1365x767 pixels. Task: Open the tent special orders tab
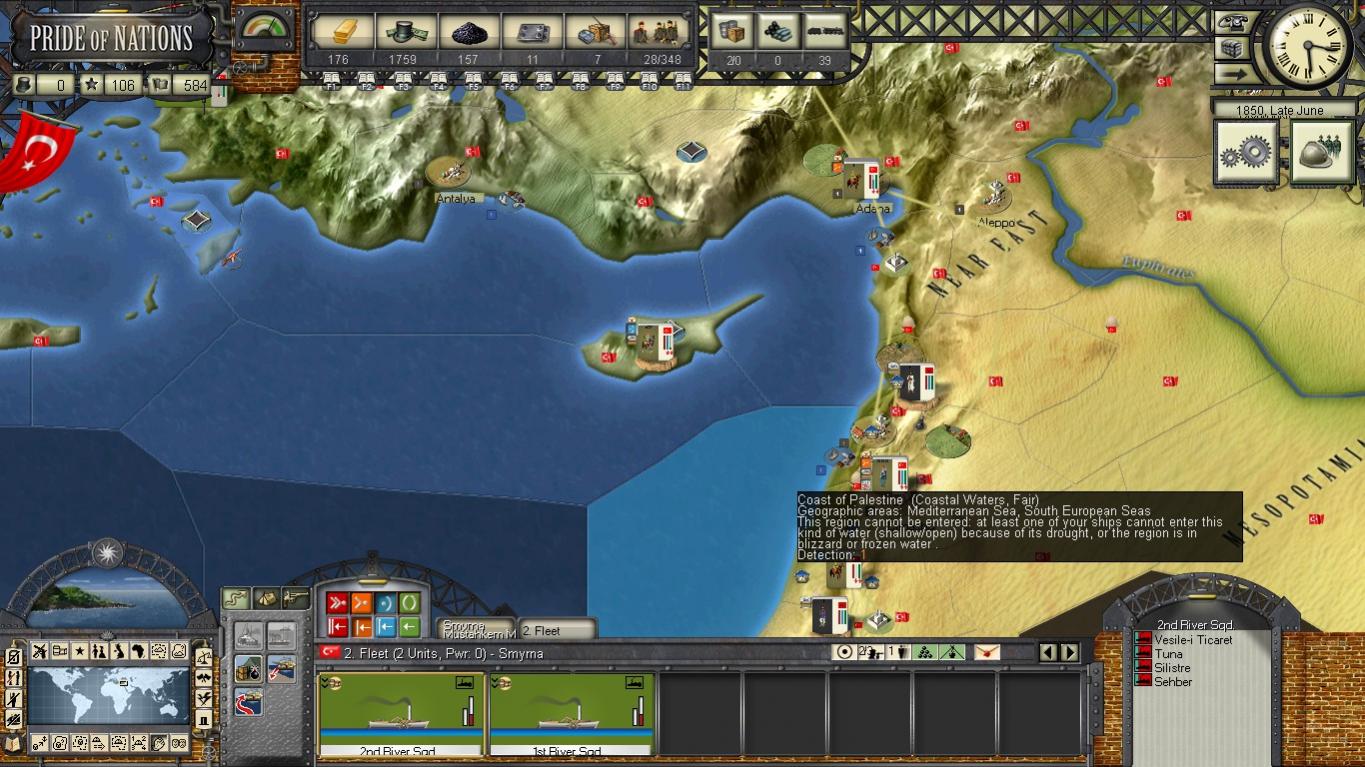[266, 598]
